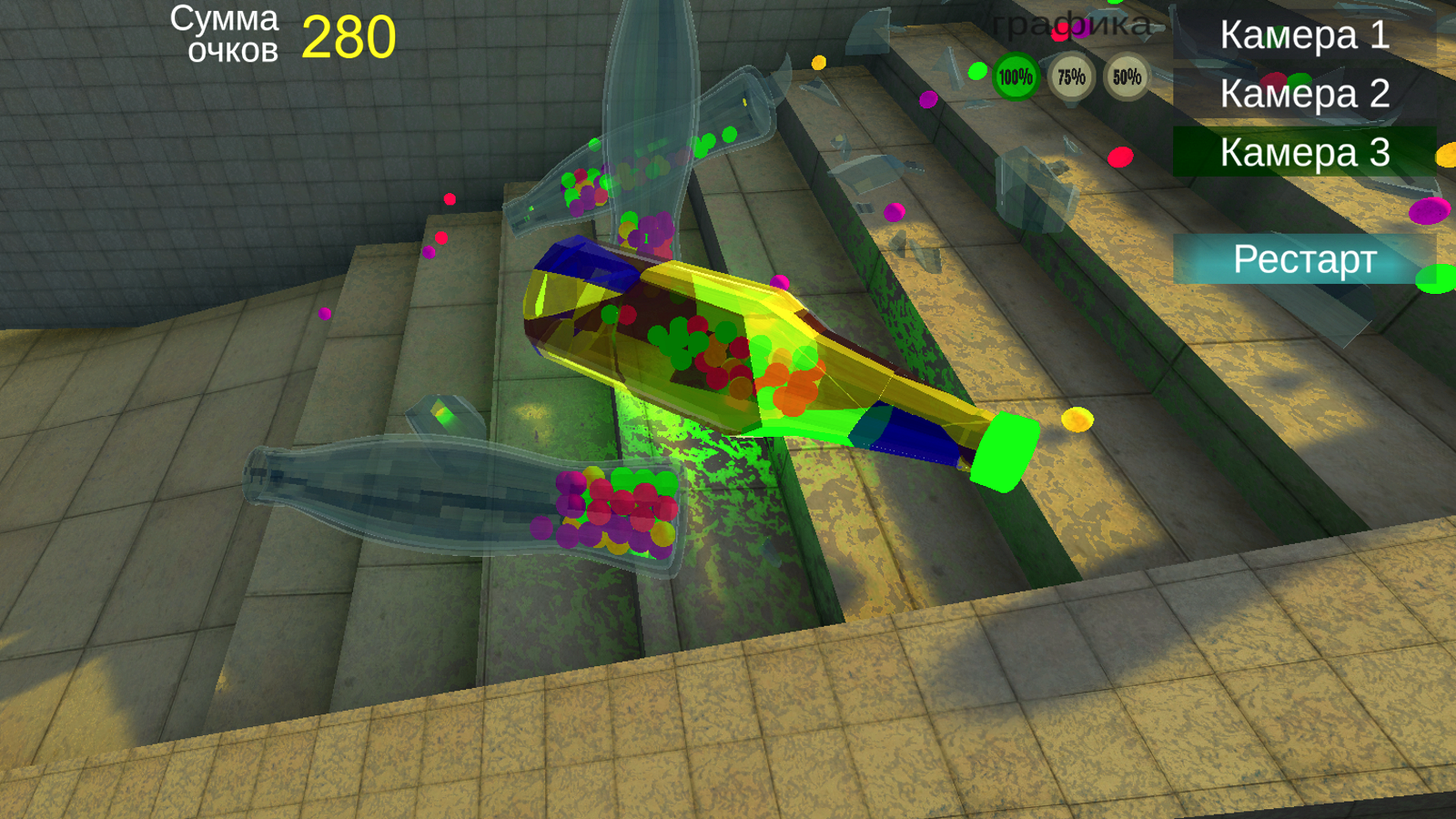
Task: Click the pink ball near the top right
Action: pos(1120,157)
